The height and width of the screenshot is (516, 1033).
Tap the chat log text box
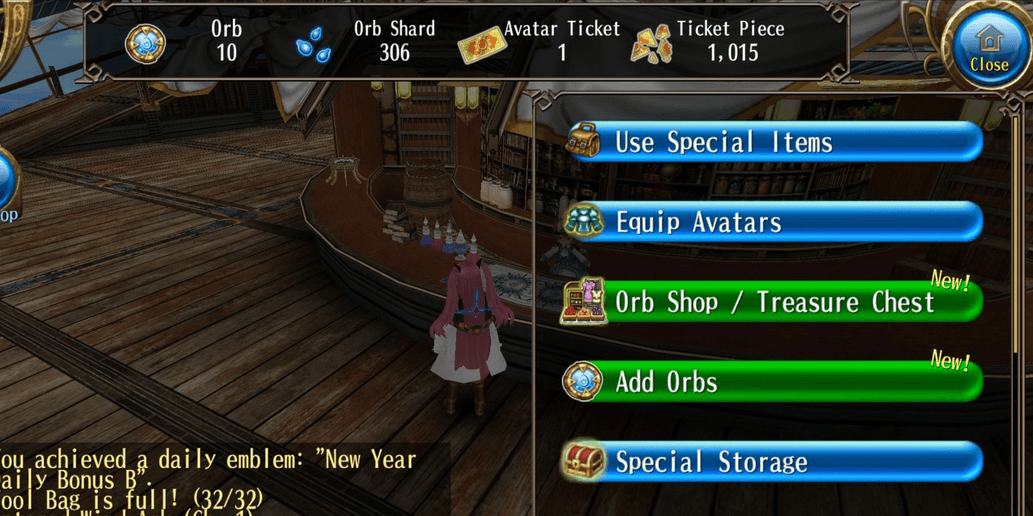point(215,480)
